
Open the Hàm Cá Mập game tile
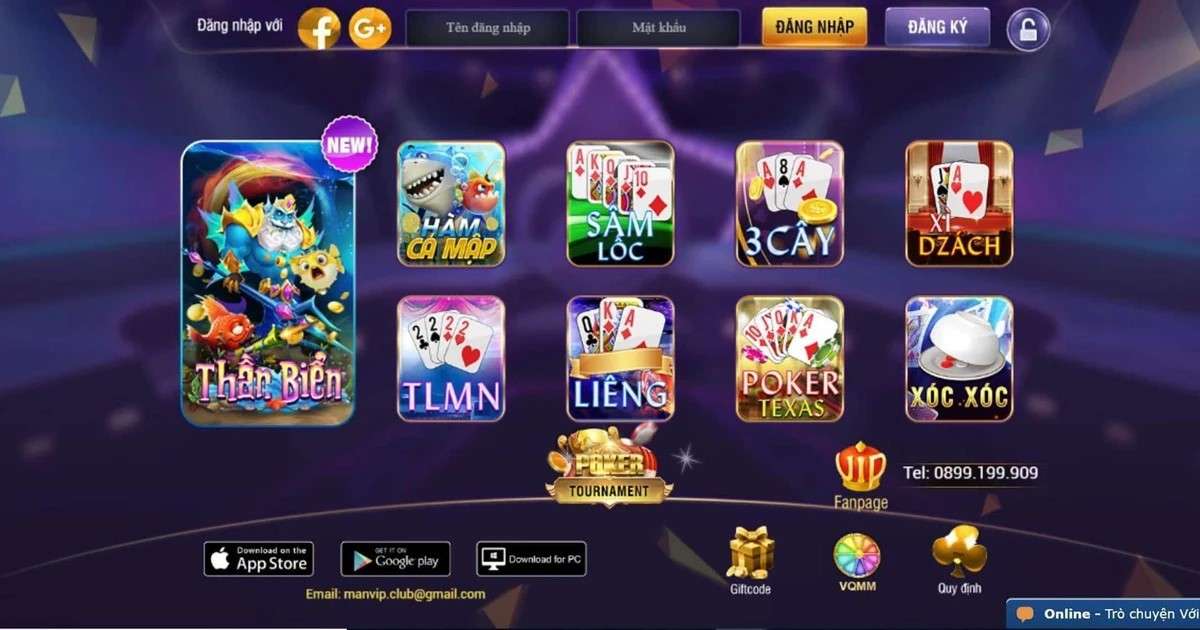click(451, 204)
